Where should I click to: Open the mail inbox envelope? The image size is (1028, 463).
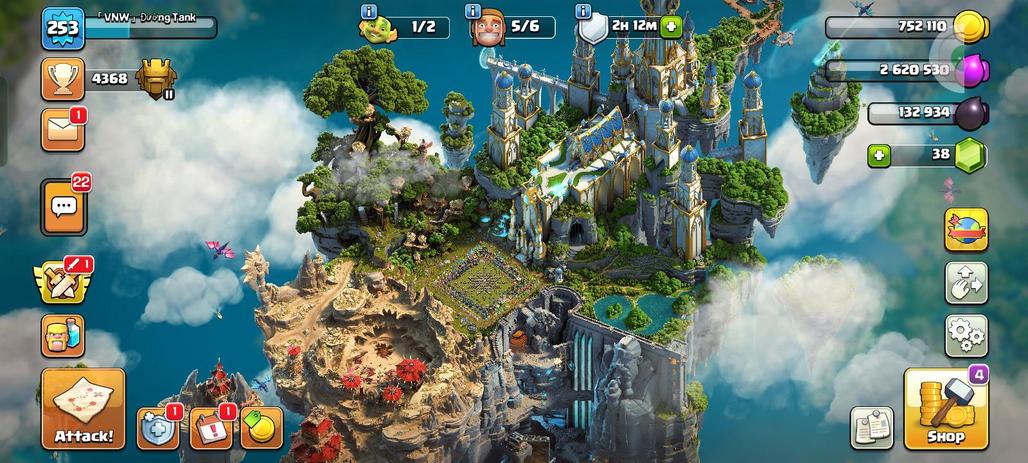tap(62, 130)
